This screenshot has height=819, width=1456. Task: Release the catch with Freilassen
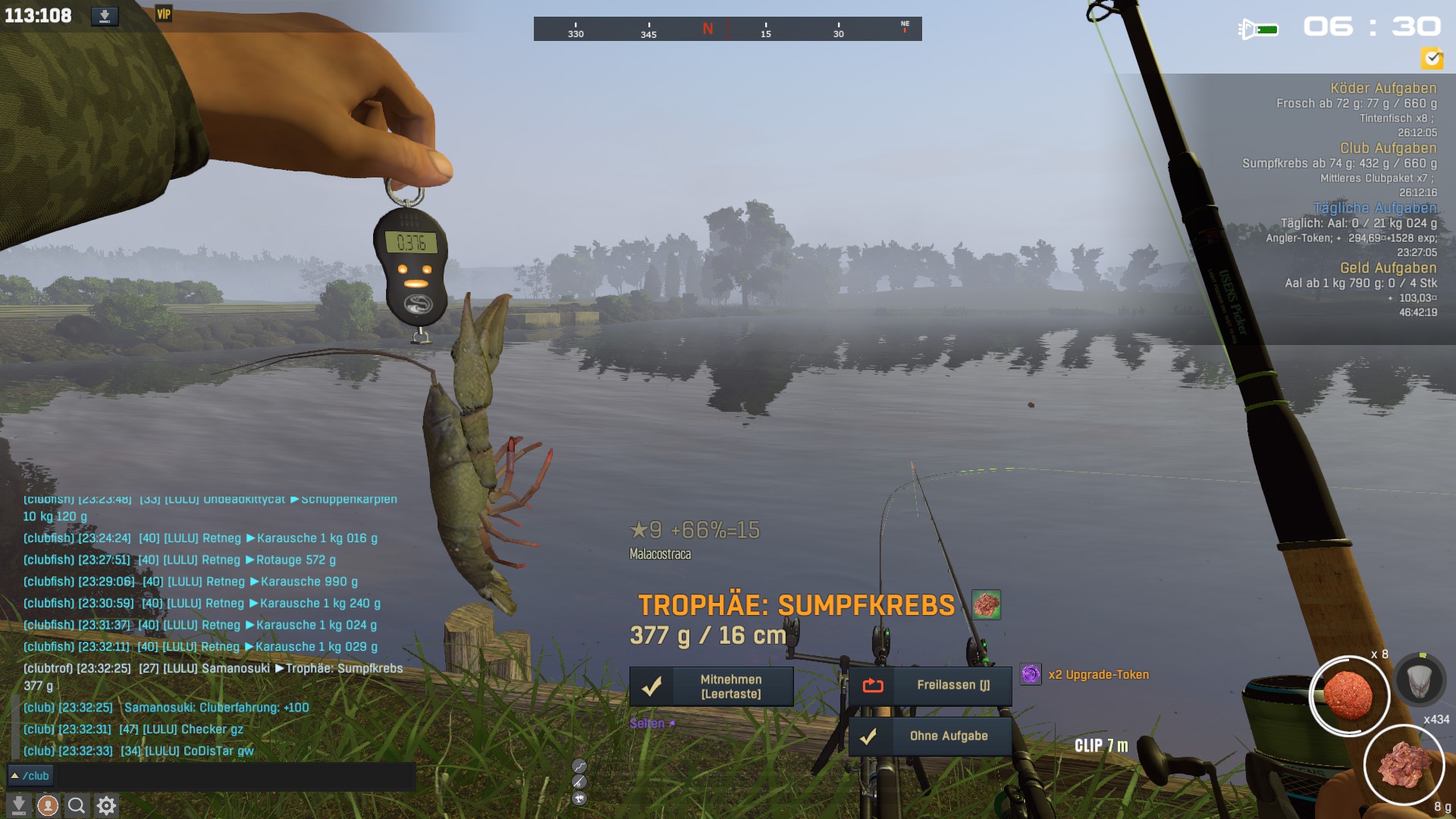930,686
